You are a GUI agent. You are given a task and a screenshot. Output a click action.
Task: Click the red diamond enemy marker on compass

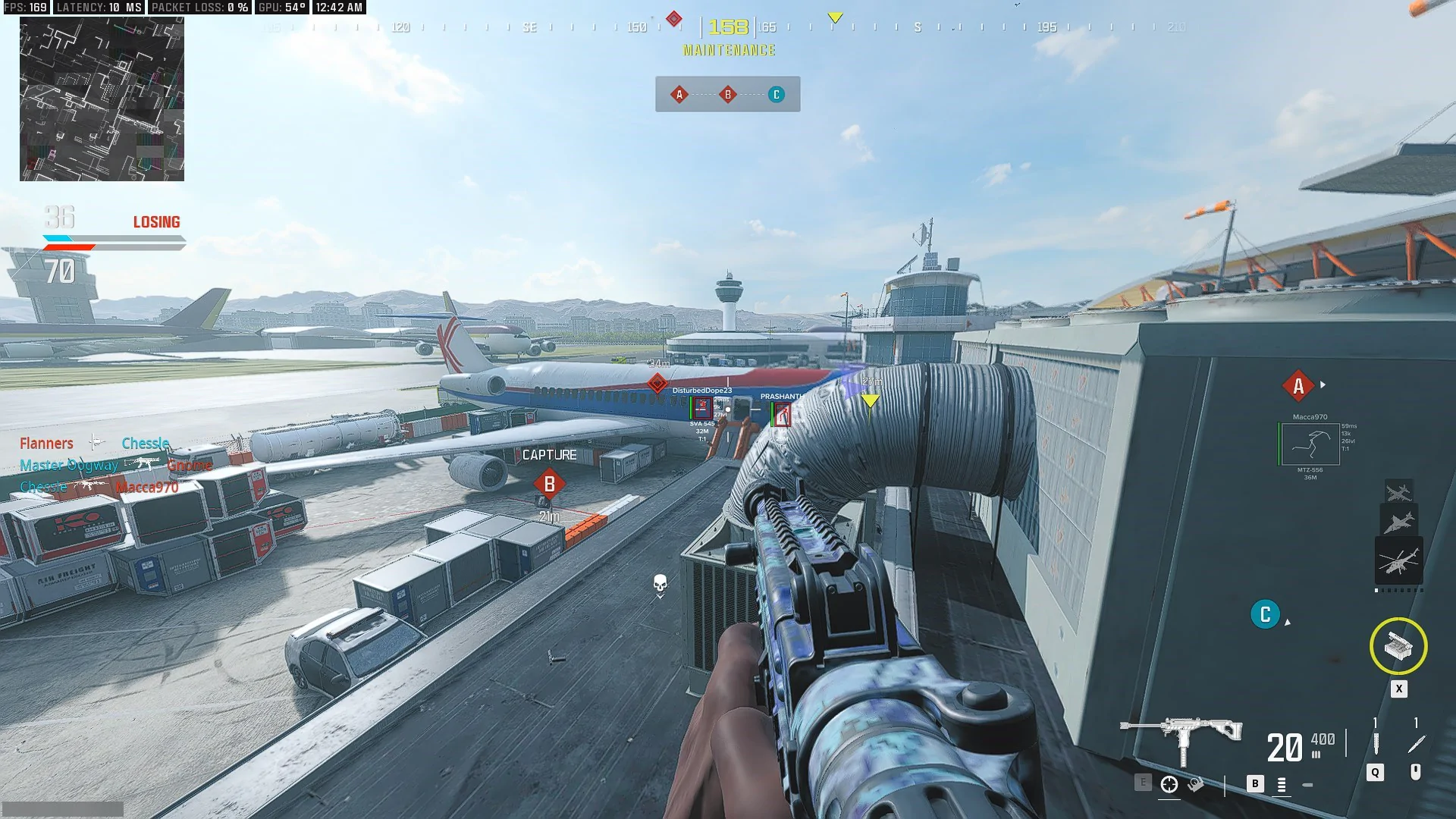coord(673,18)
